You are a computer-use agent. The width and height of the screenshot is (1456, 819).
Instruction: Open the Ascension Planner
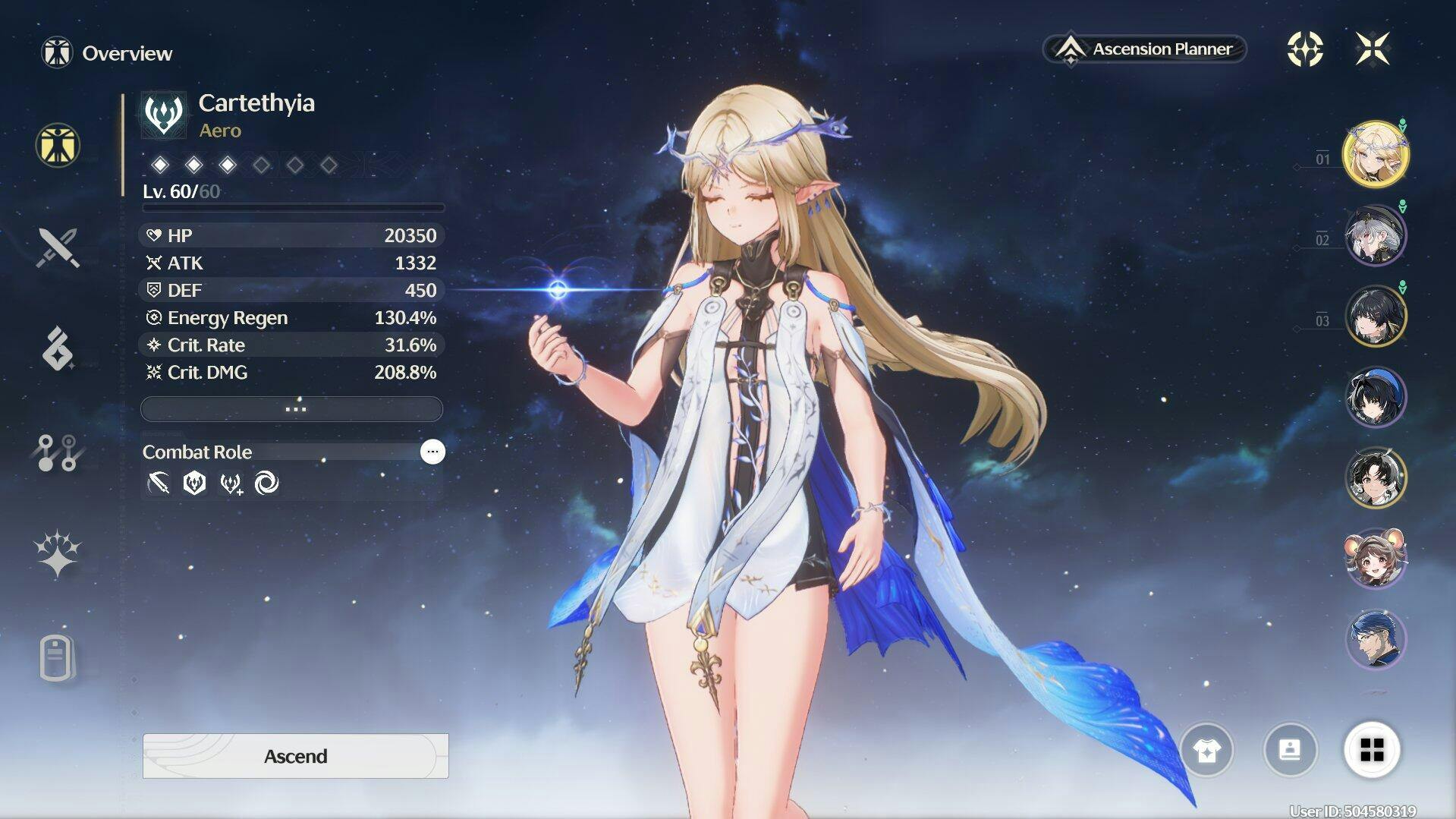point(1144,49)
